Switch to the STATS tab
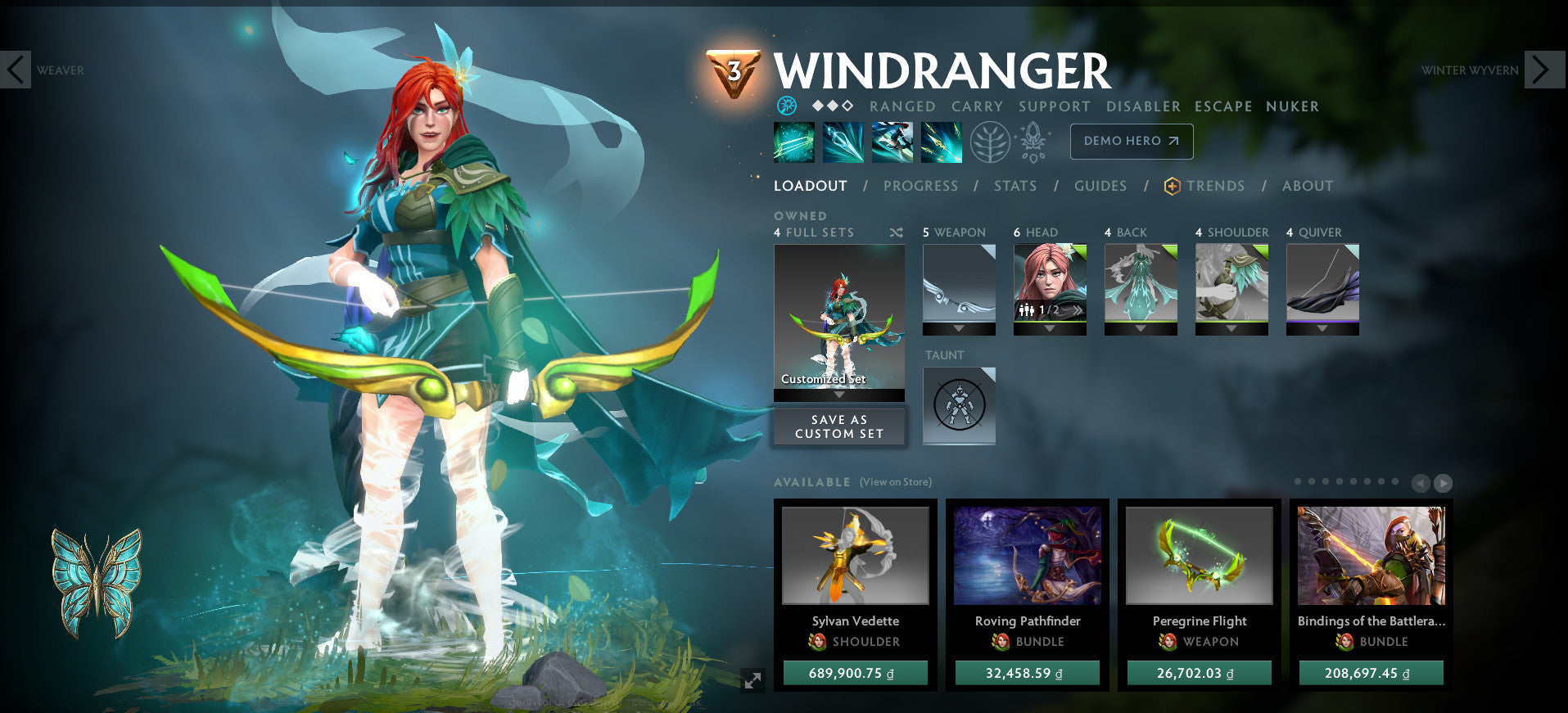The height and width of the screenshot is (713, 1568). pyautogui.click(x=1014, y=186)
